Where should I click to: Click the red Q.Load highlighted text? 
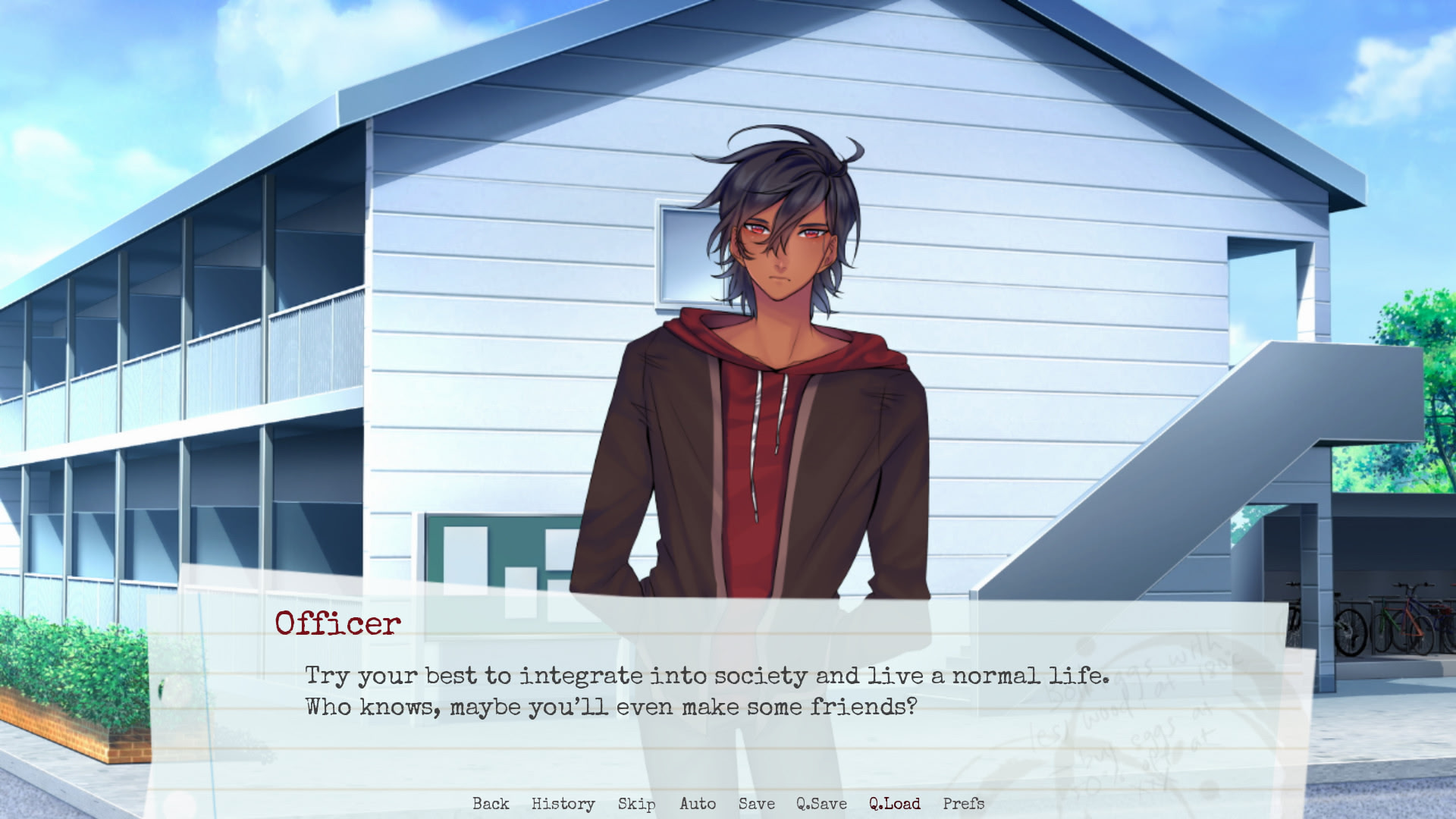click(x=893, y=804)
